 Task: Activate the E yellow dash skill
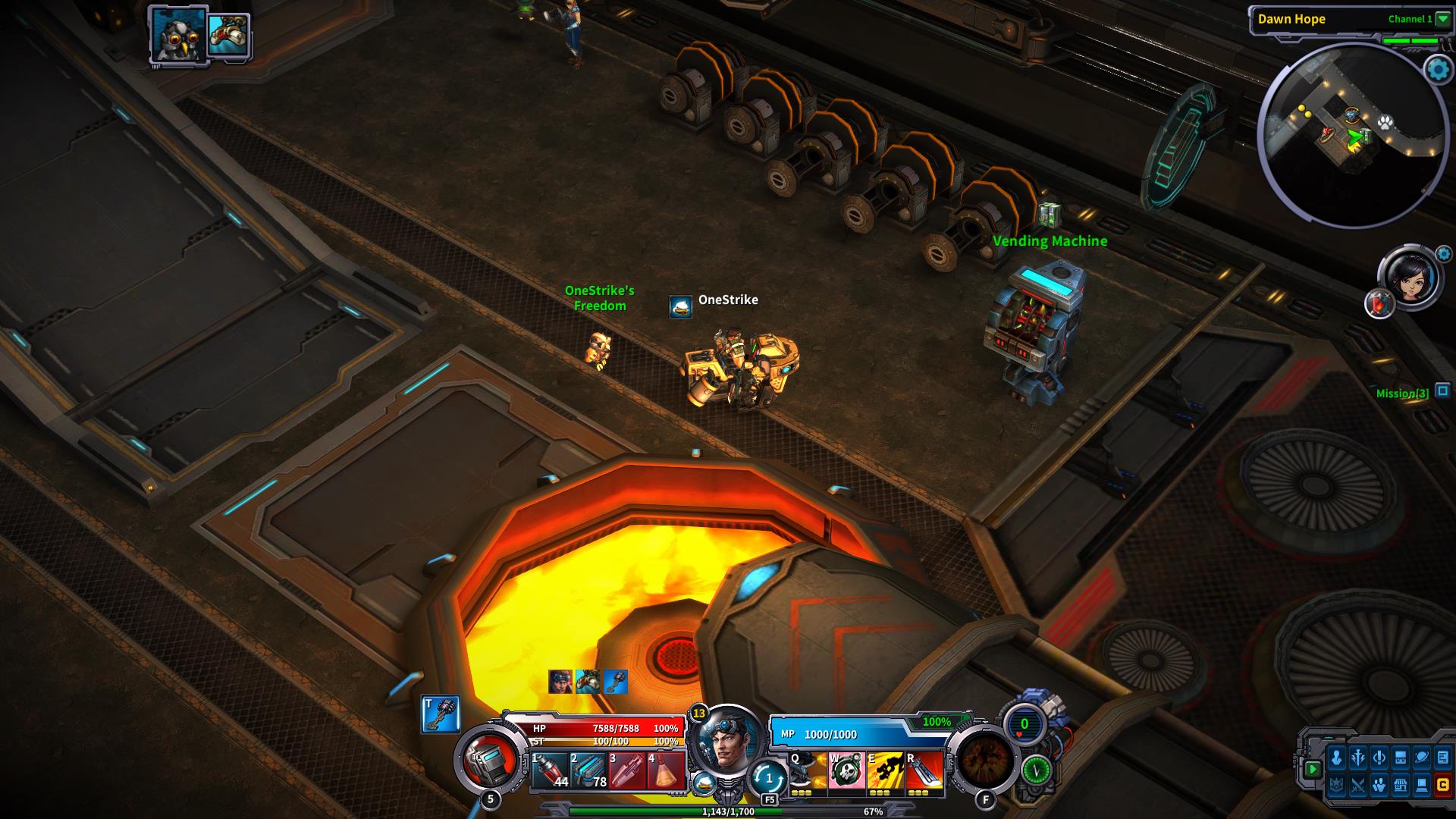coord(885,771)
